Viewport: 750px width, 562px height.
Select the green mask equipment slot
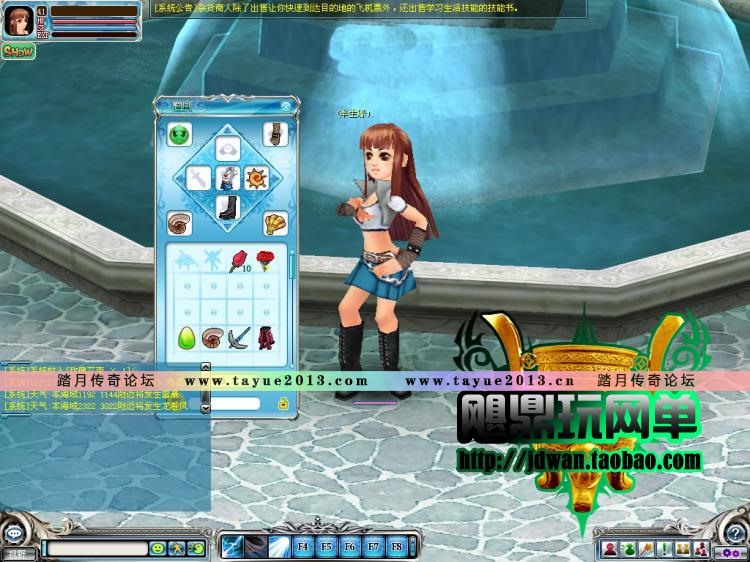coord(180,134)
